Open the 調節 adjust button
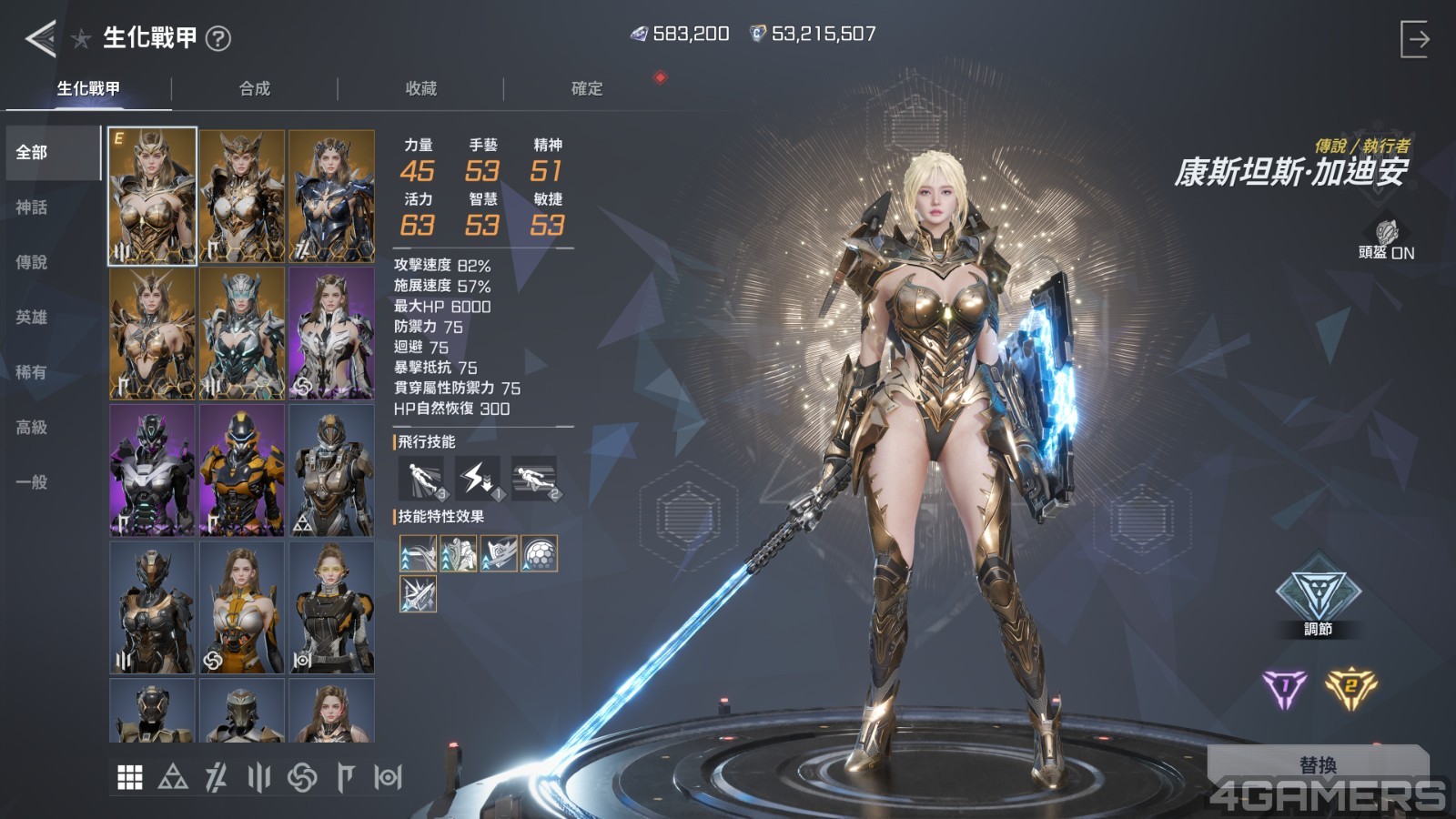The width and height of the screenshot is (1456, 819). tap(1318, 600)
